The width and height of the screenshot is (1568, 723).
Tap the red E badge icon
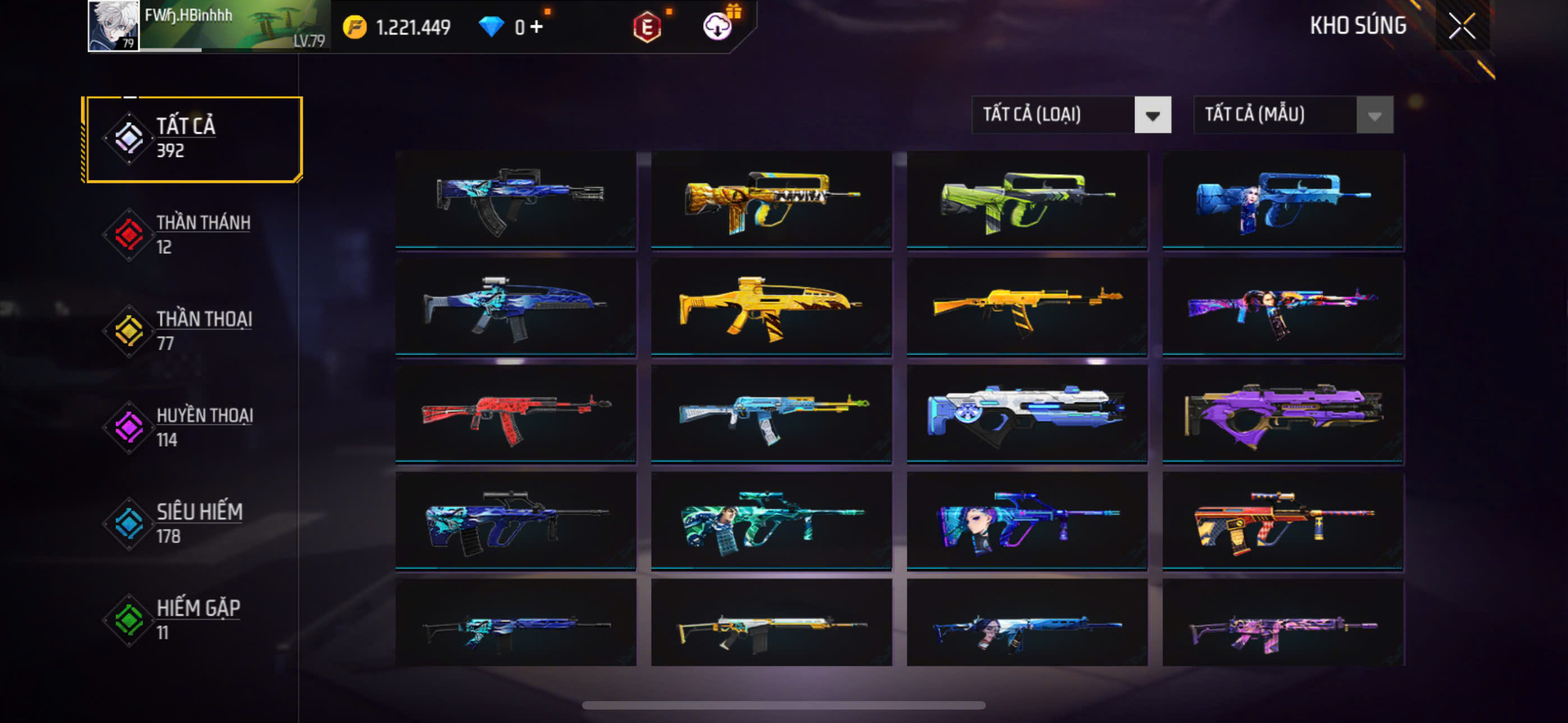tap(647, 27)
